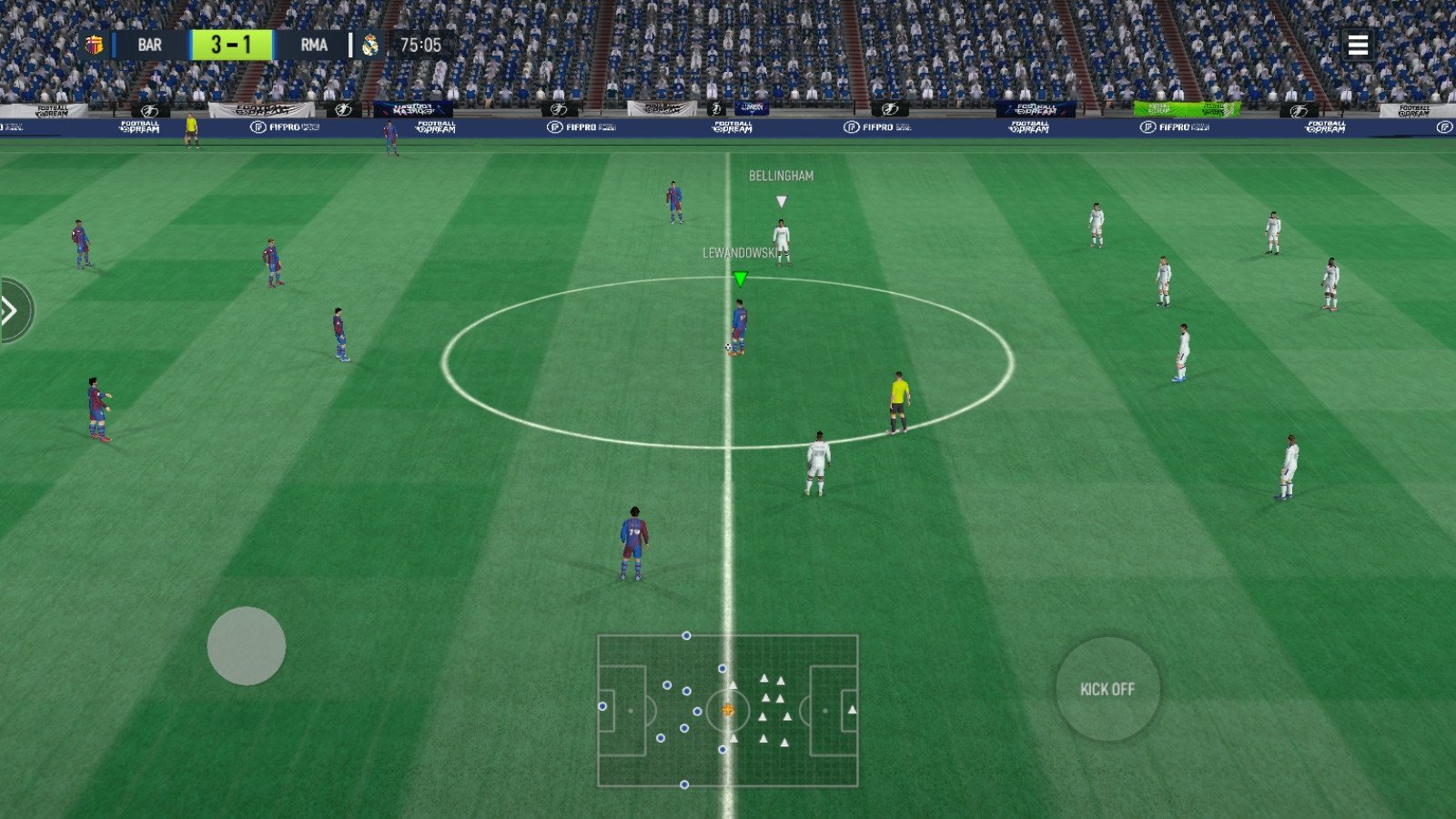Screen dimensions: 1456x819
Task: Expand the side panel arrow on left edge
Action: click(x=9, y=310)
